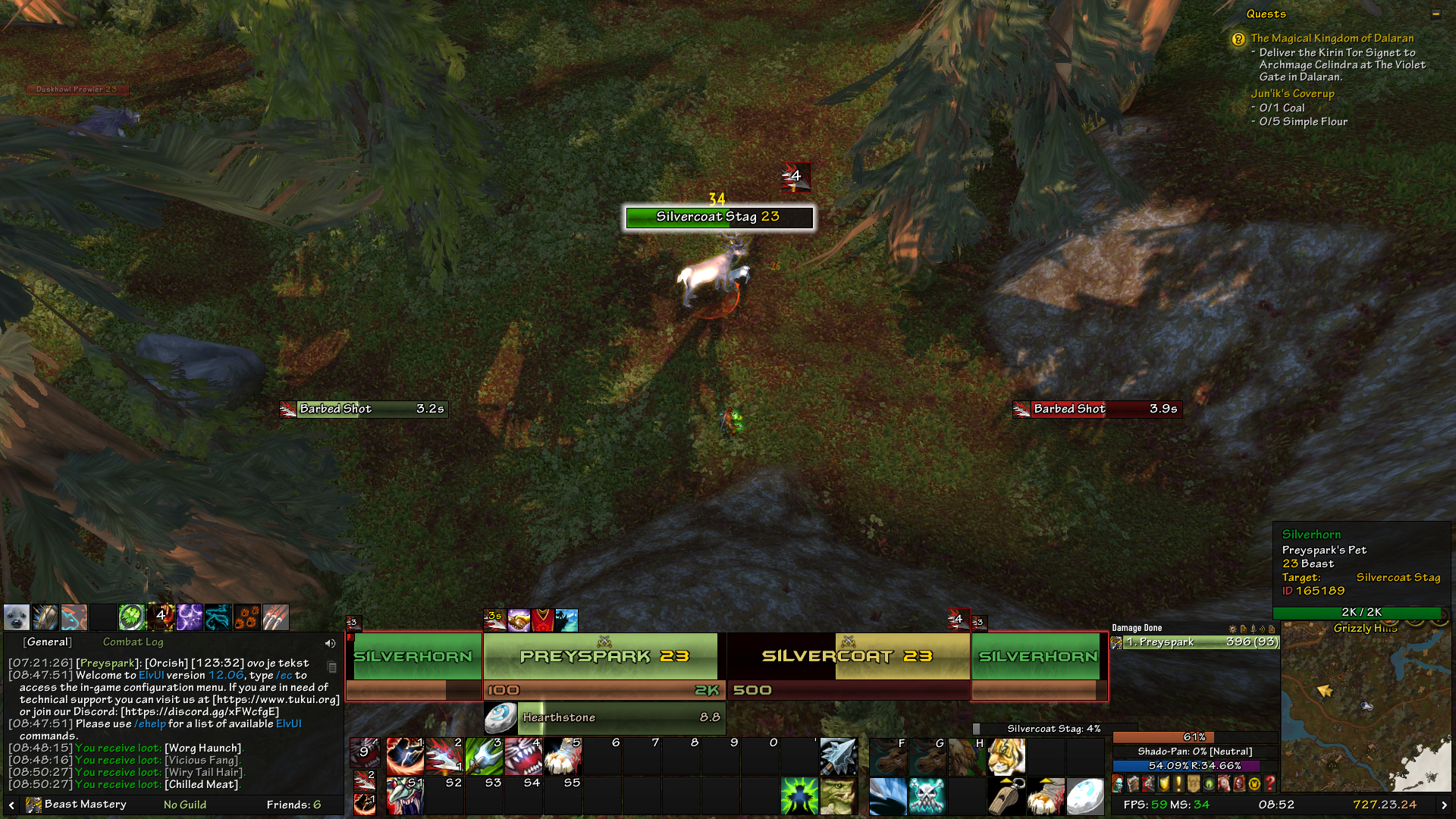
Task: Mute chat audio with the speaker icon
Action: 330,643
